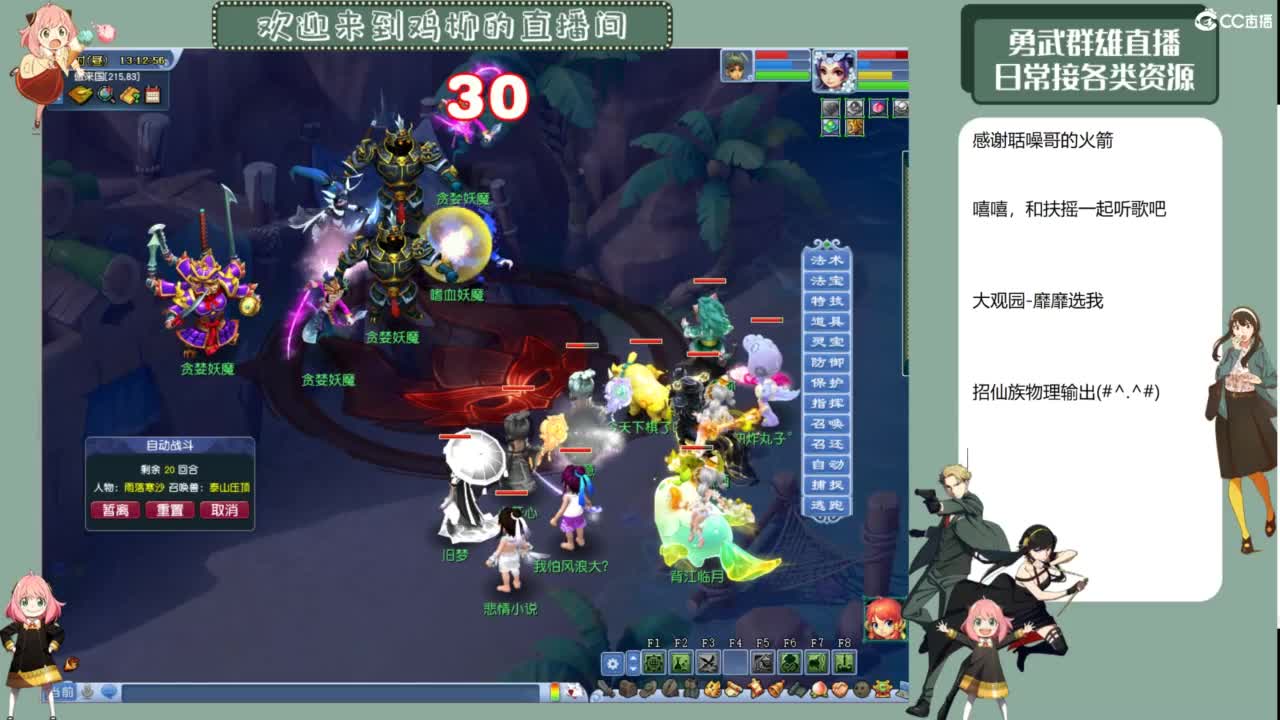Screen dimensions: 1280x720
Task: Click the 暂离 button in the auto-battle panel
Action: pyautogui.click(x=115, y=510)
